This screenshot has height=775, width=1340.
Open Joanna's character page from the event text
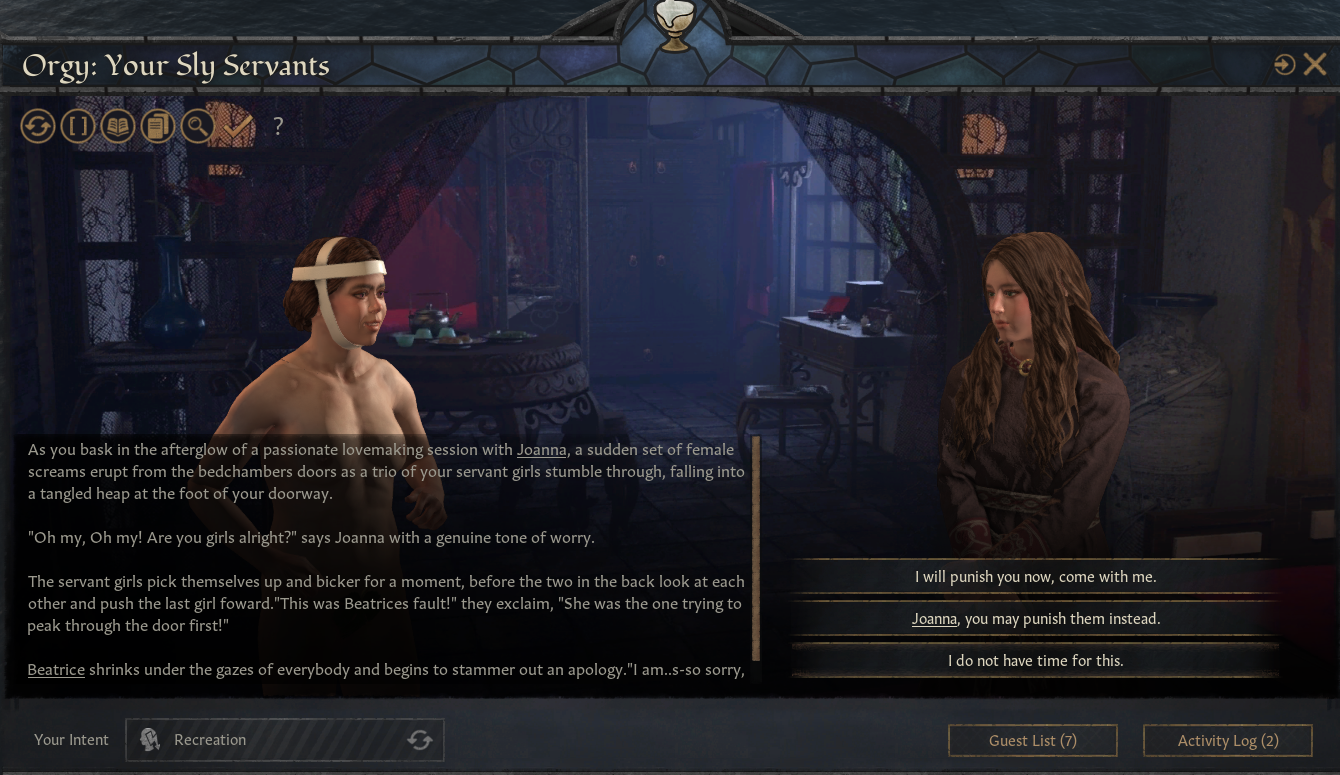(x=541, y=450)
